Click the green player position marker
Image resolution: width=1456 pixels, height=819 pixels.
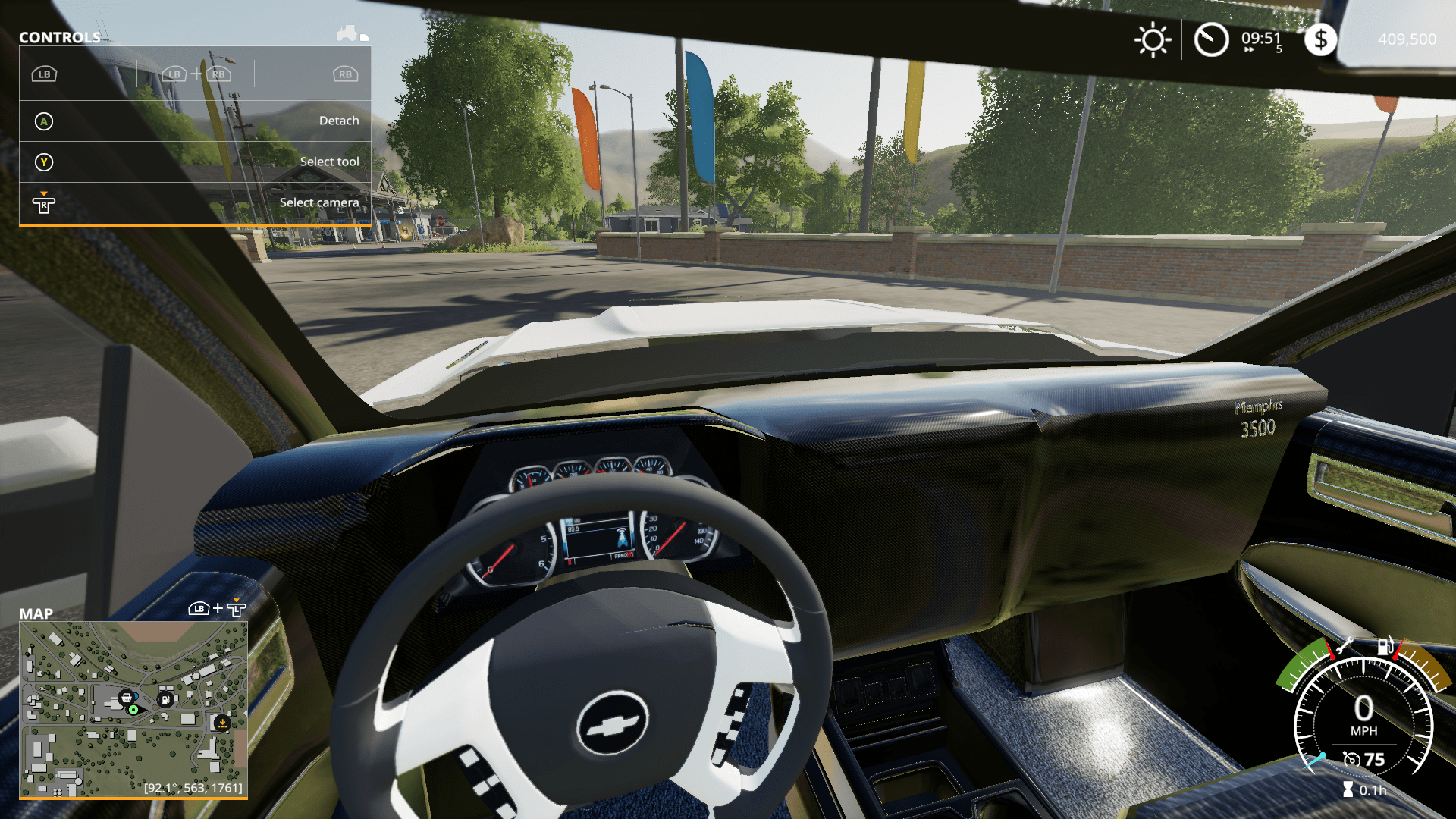(x=133, y=710)
